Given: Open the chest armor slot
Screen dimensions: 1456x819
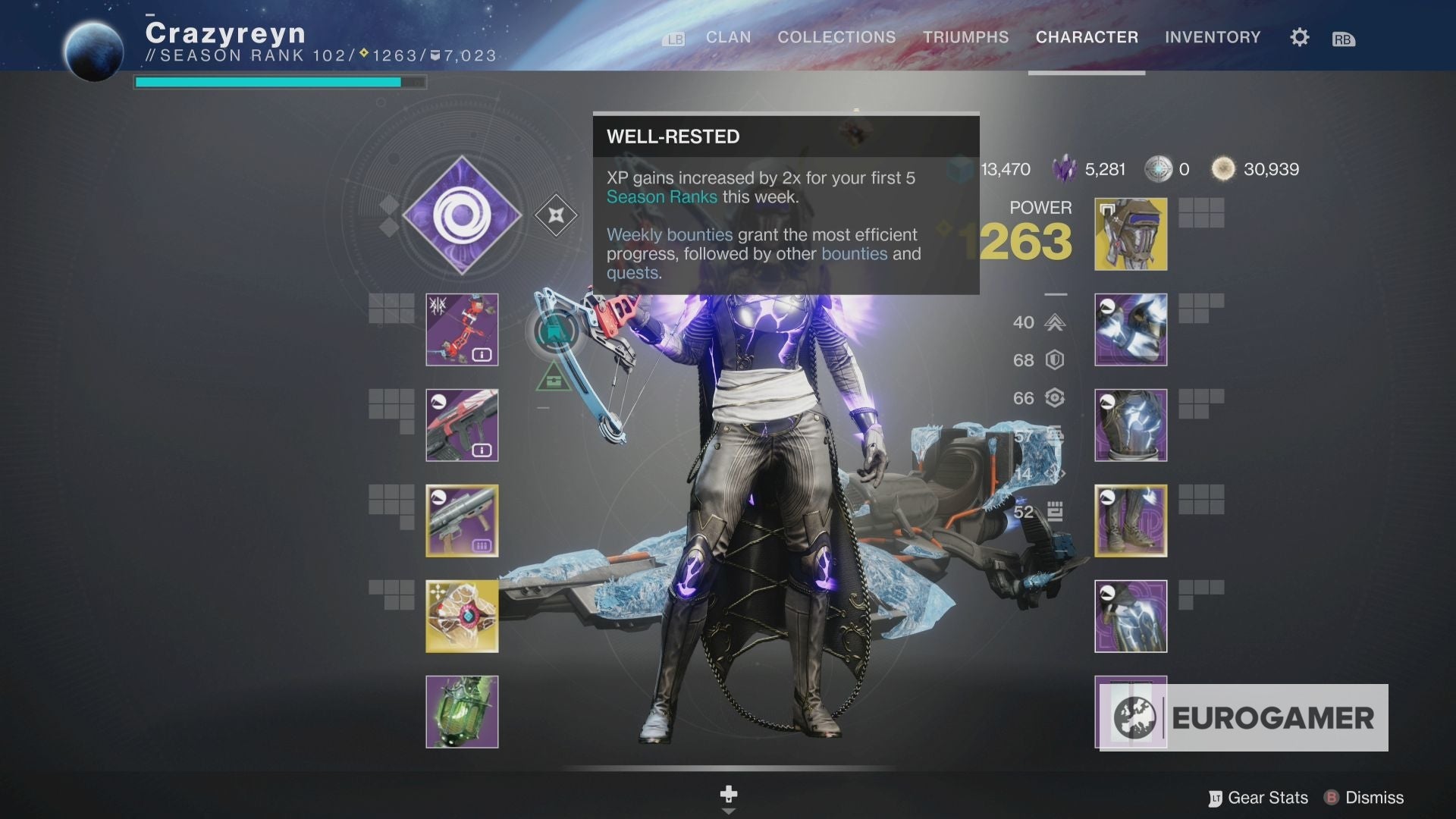Looking at the screenshot, I should point(1131,425).
